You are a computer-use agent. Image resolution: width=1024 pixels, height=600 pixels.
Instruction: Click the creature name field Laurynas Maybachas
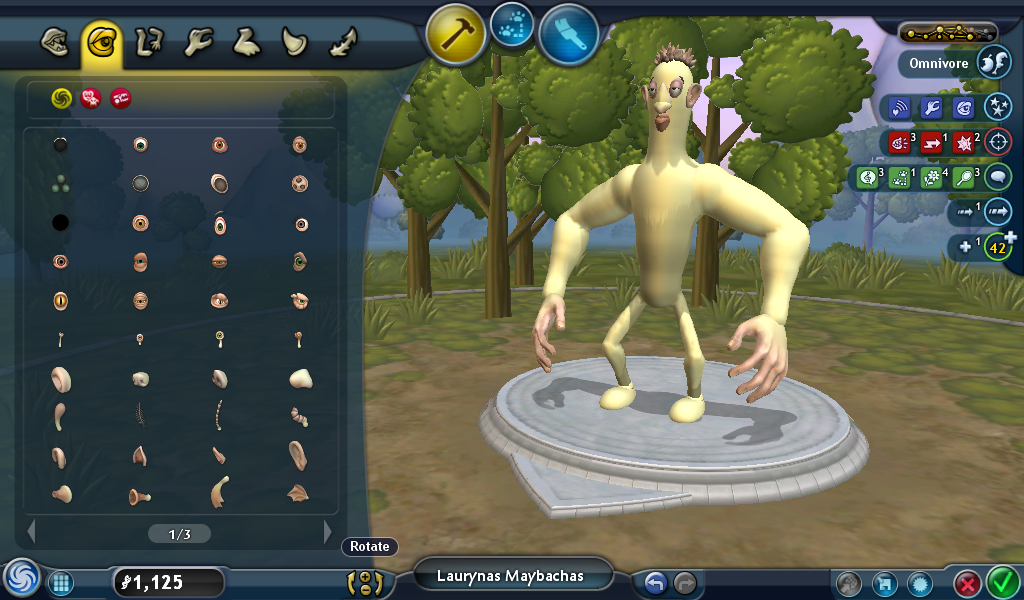click(x=510, y=576)
